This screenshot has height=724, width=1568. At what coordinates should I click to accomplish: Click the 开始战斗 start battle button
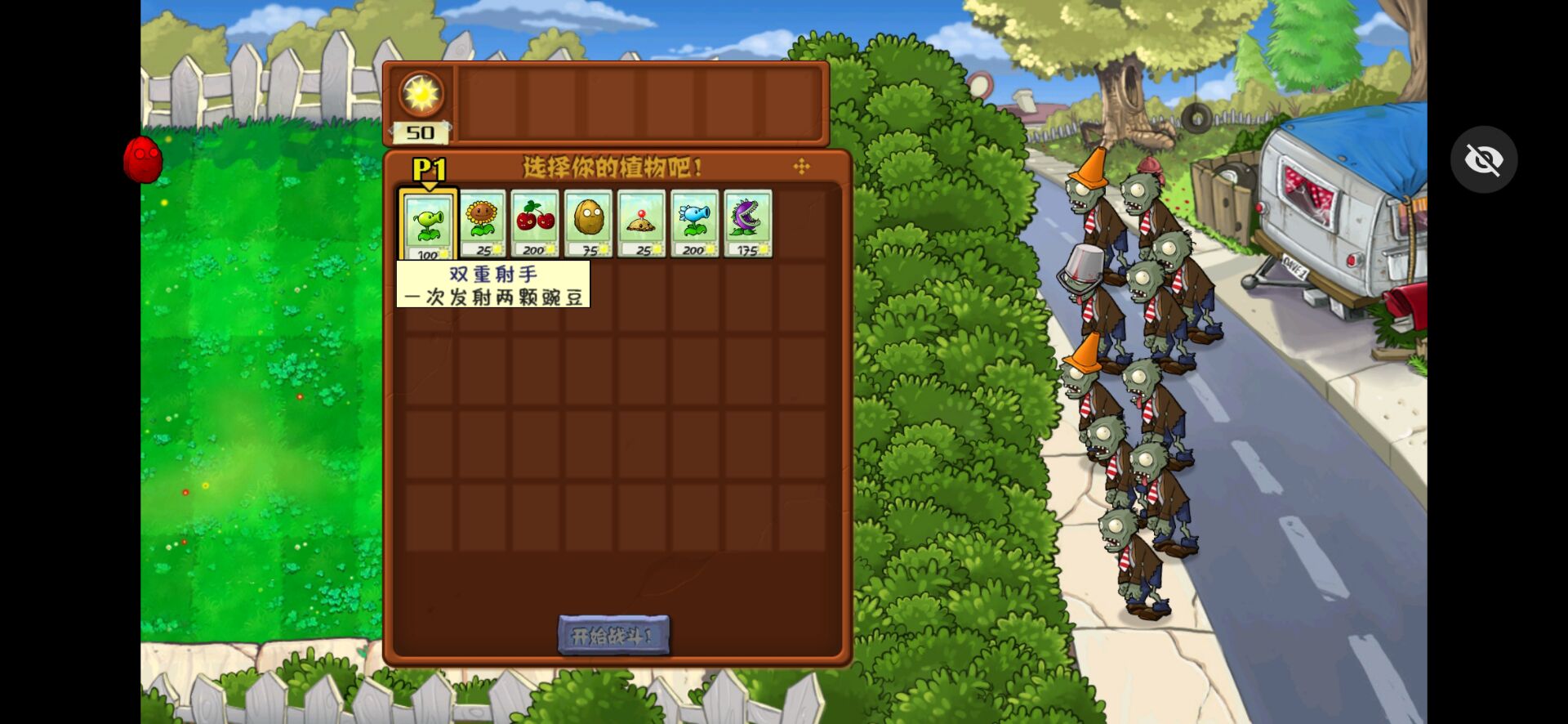pyautogui.click(x=613, y=636)
